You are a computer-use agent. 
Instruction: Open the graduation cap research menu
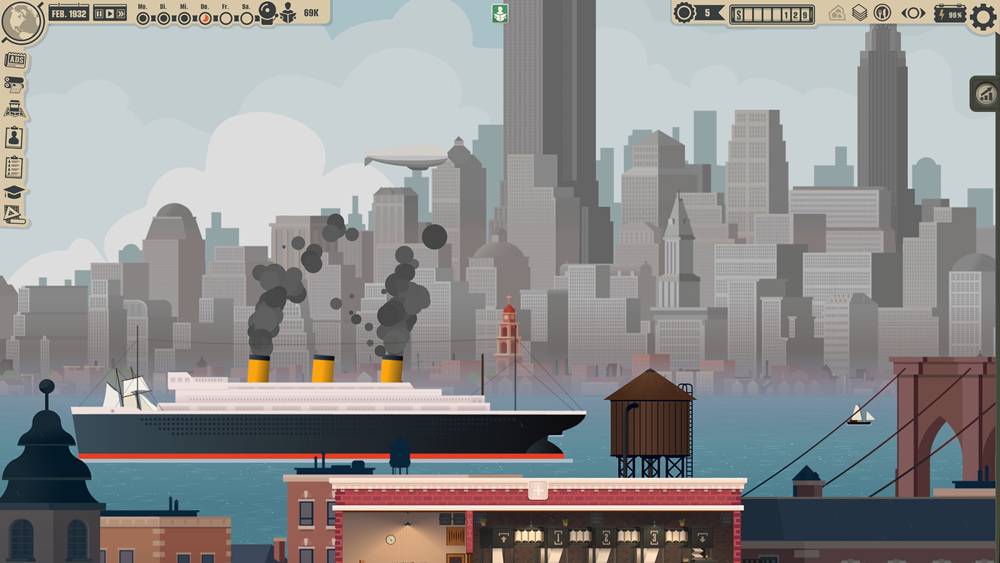coord(14,191)
